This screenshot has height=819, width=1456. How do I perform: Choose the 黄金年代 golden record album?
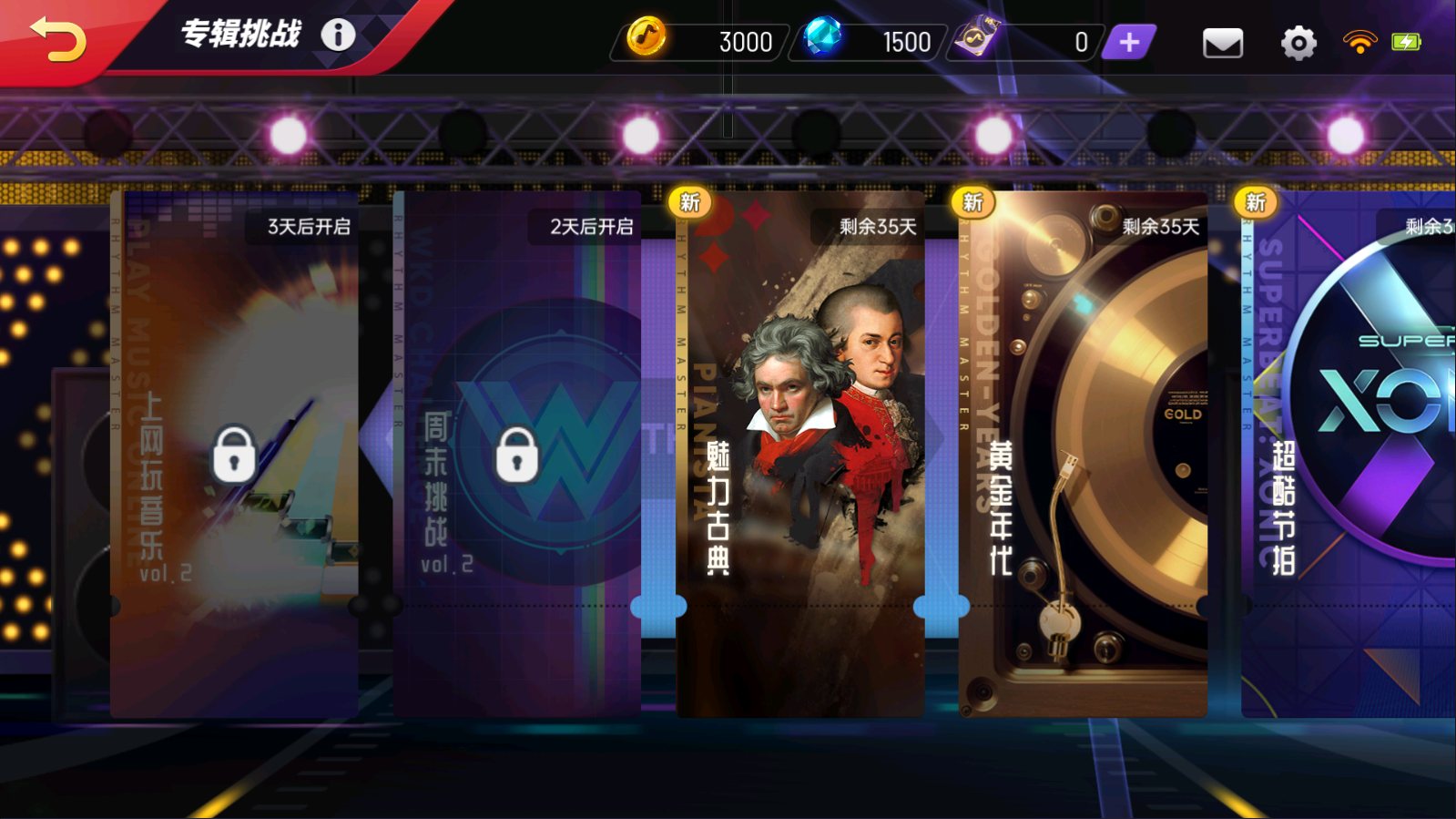pyautogui.click(x=1083, y=454)
